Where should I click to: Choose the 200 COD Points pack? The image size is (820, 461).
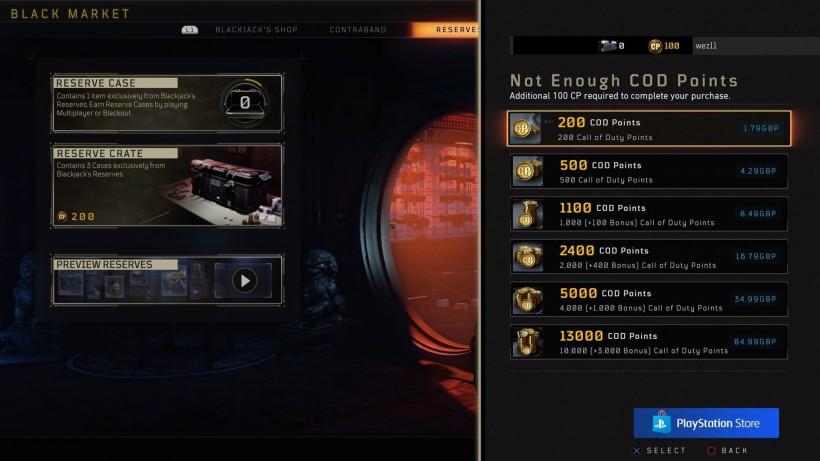pos(649,128)
